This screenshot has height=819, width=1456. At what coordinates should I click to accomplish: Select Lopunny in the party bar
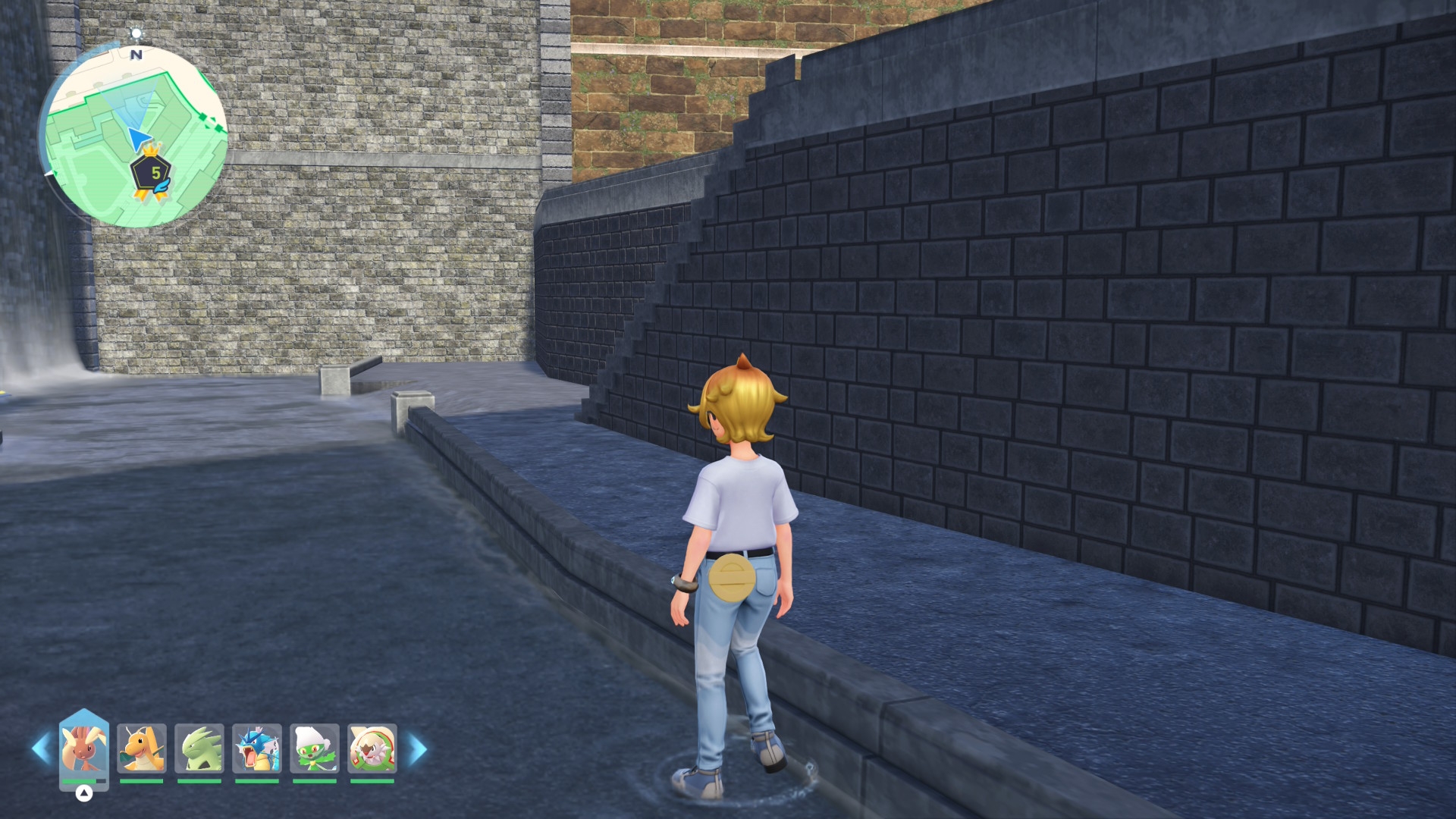84,748
